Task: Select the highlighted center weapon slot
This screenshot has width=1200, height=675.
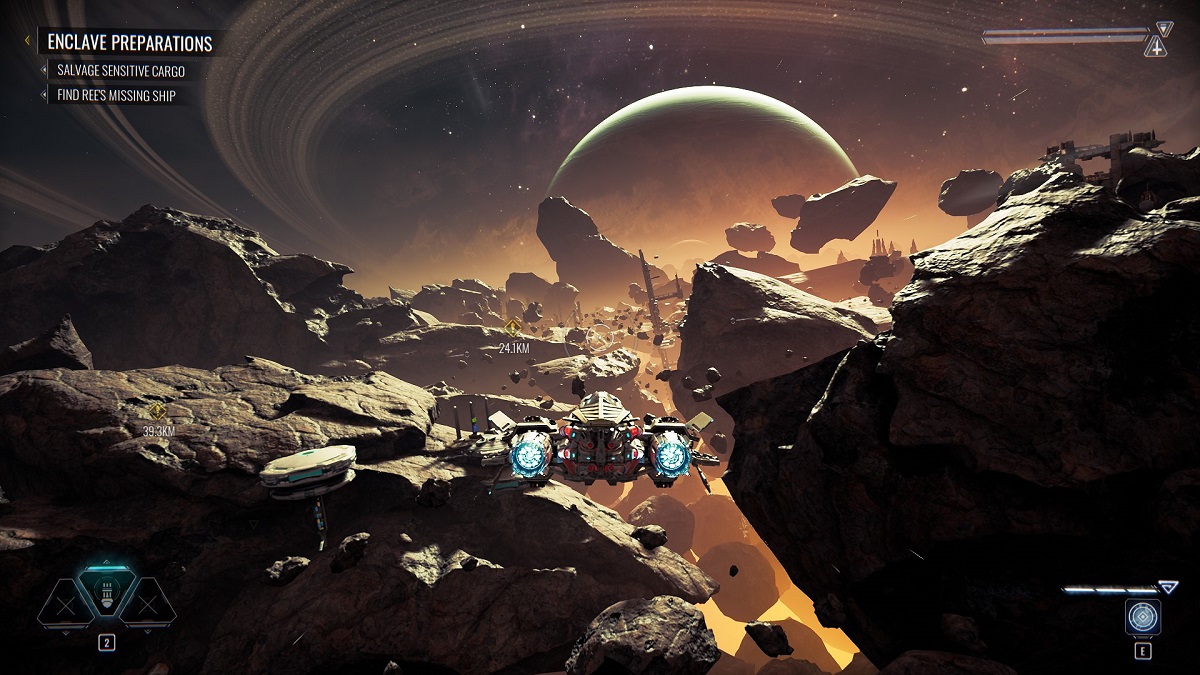Action: tap(107, 592)
